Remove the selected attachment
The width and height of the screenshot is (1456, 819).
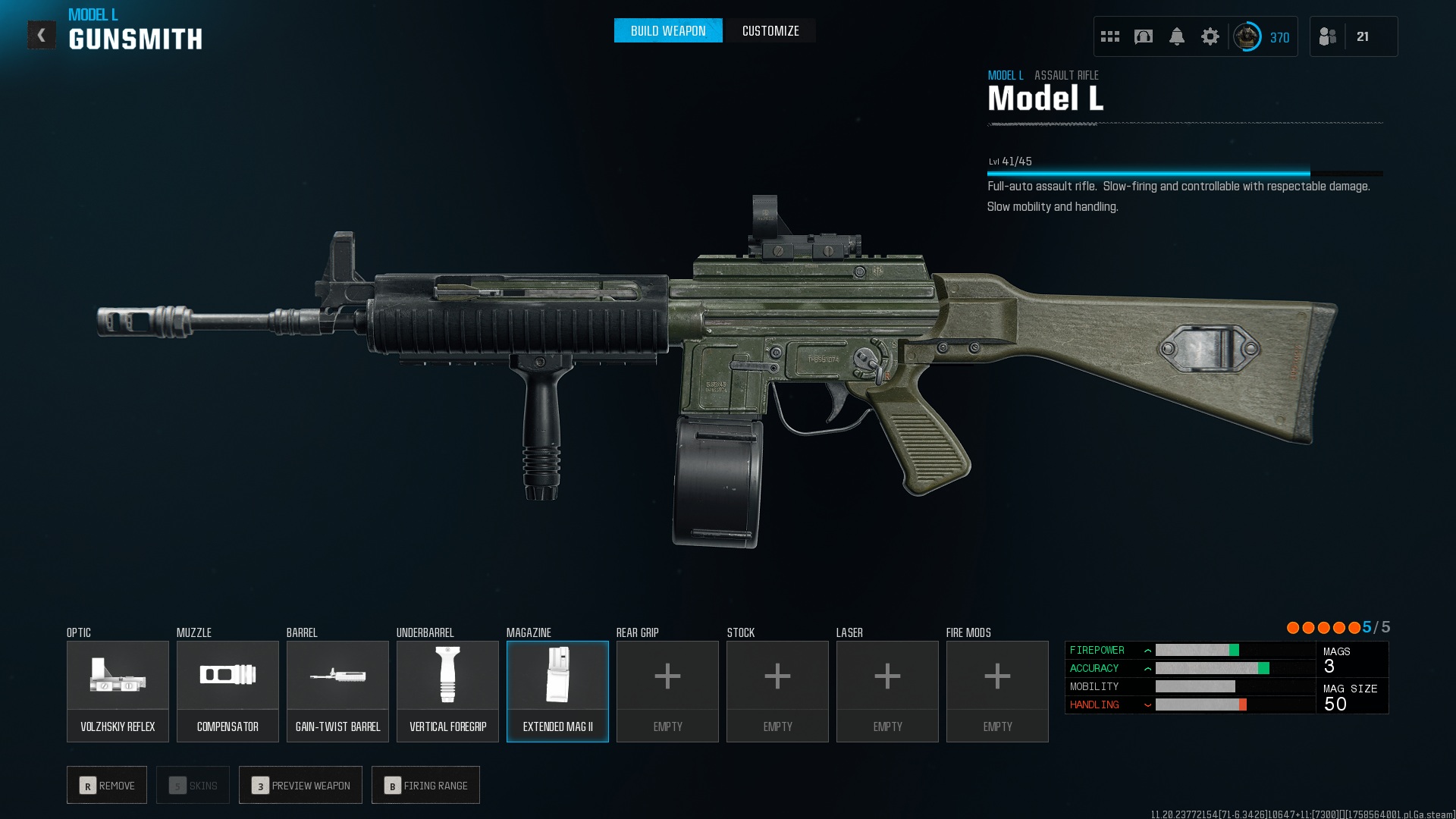[x=107, y=785]
